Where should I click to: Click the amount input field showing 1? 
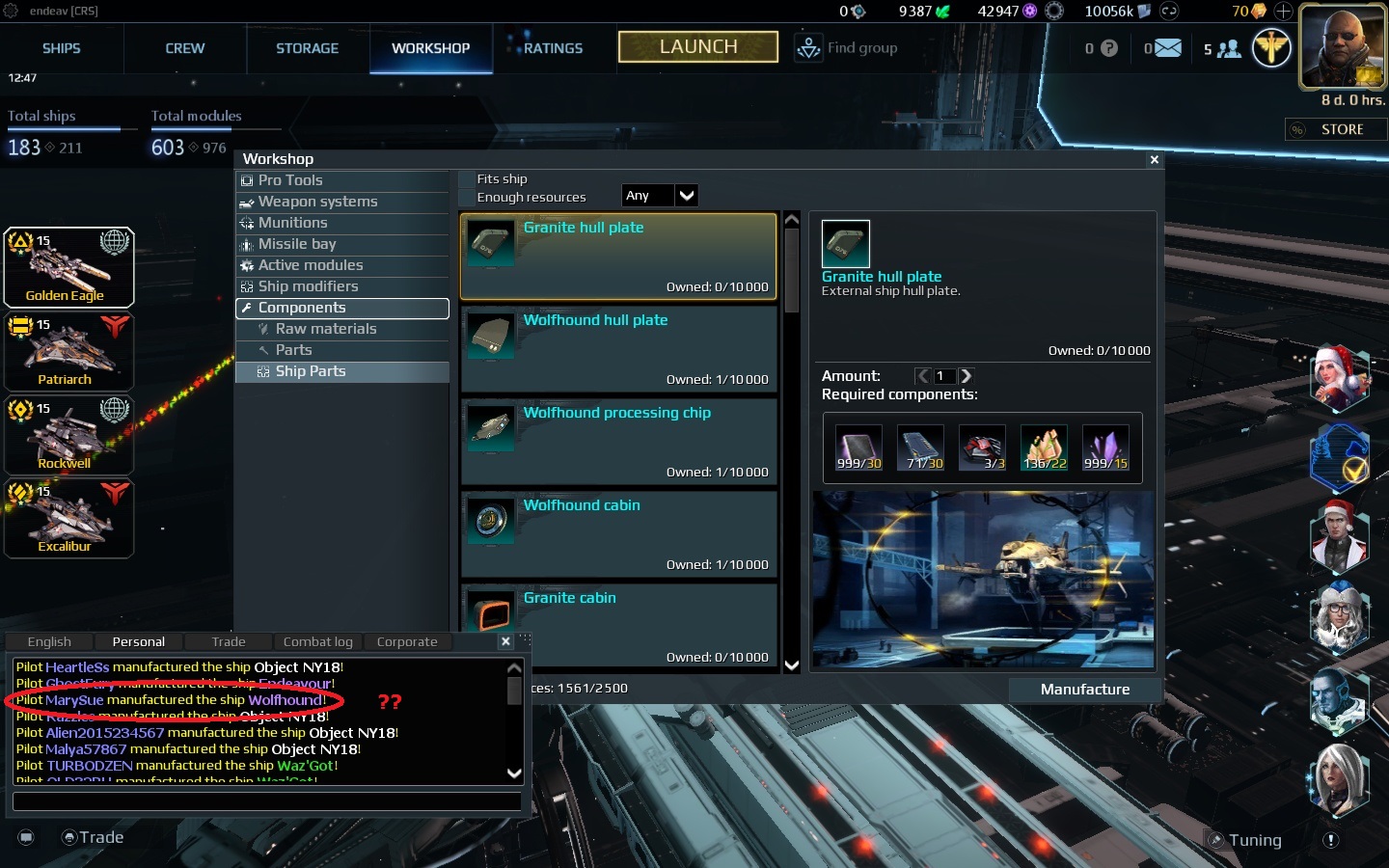943,376
